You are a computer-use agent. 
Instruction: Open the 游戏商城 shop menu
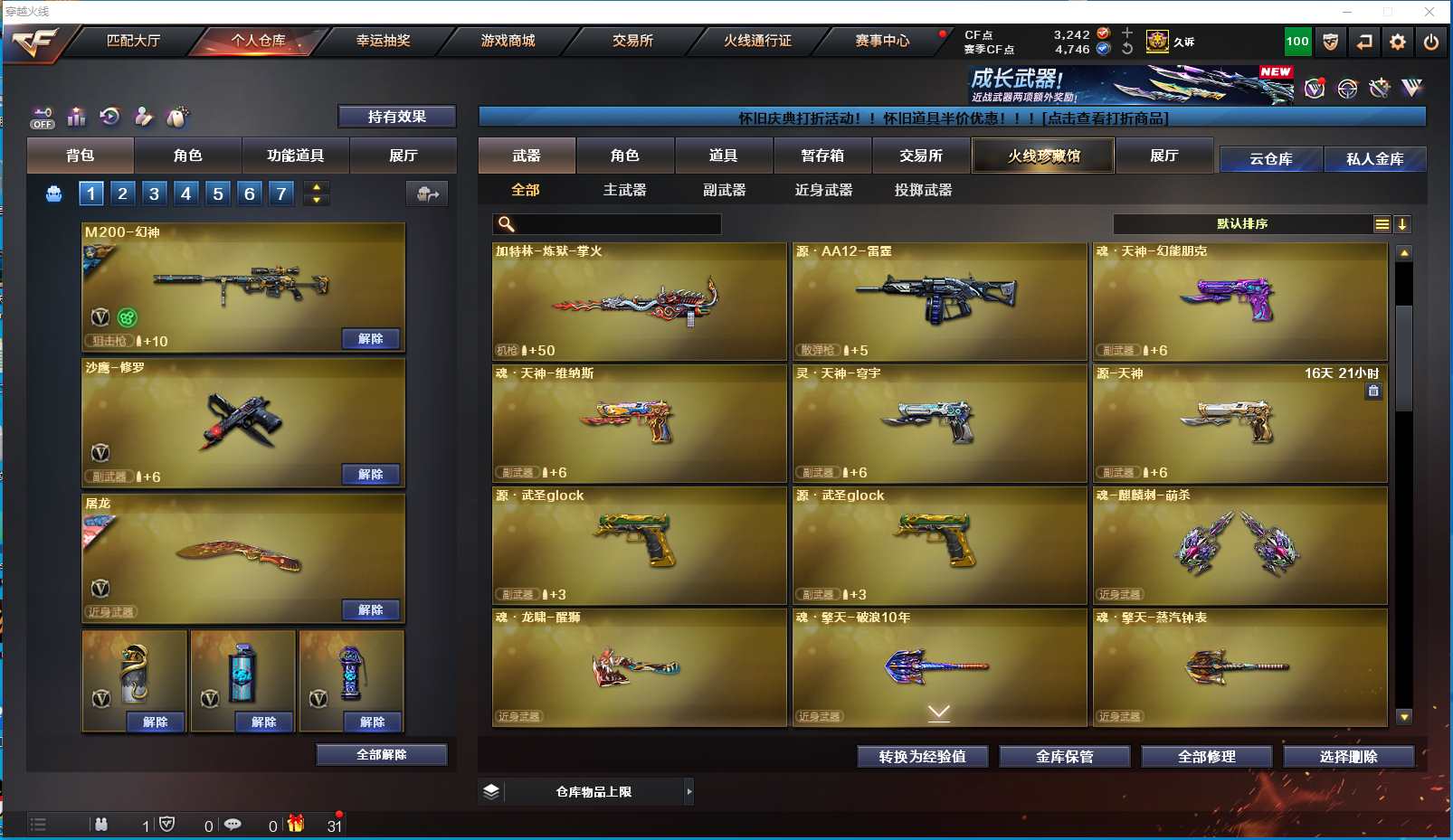(508, 41)
